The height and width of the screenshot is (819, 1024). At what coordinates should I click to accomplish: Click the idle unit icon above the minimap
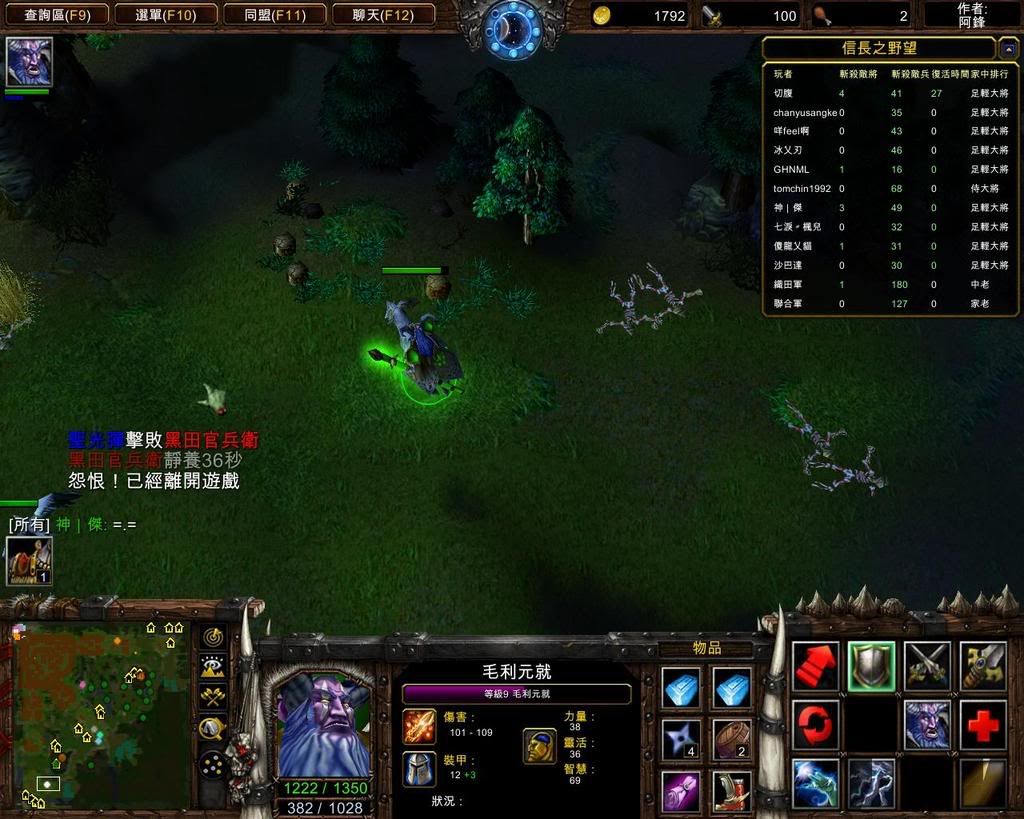29,561
